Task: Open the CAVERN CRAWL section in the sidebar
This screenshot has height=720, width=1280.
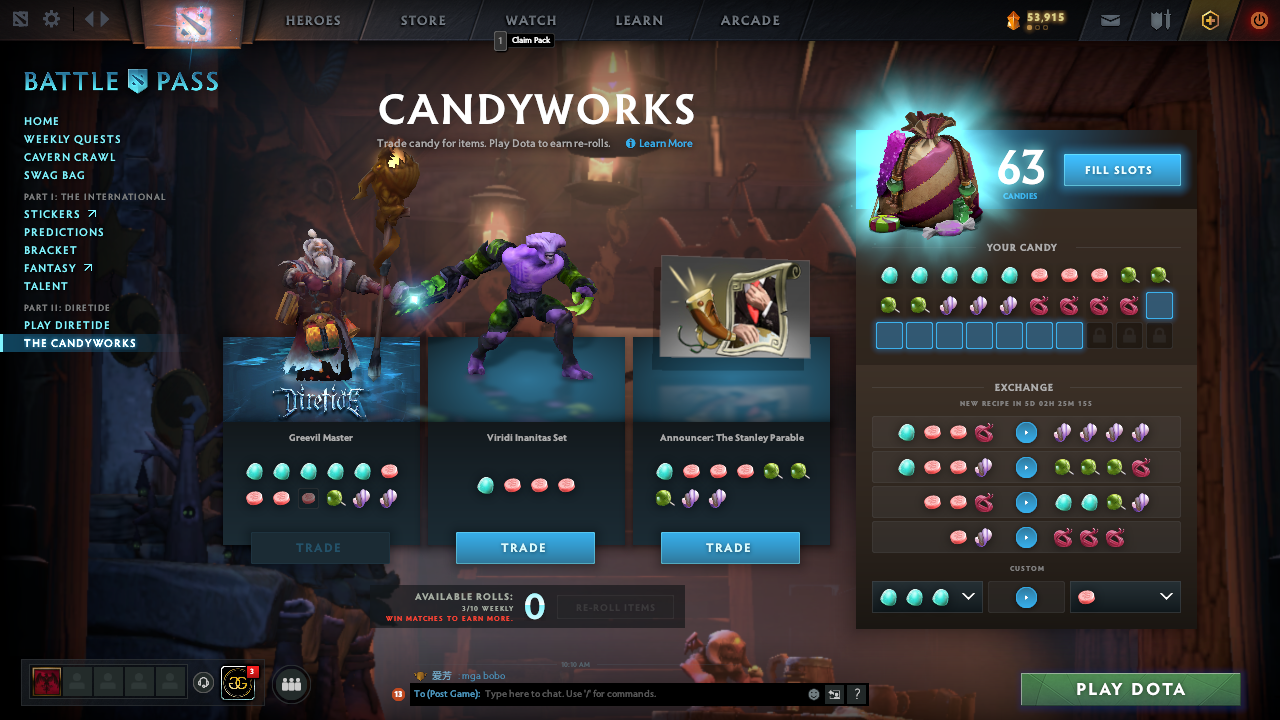Action: 70,157
